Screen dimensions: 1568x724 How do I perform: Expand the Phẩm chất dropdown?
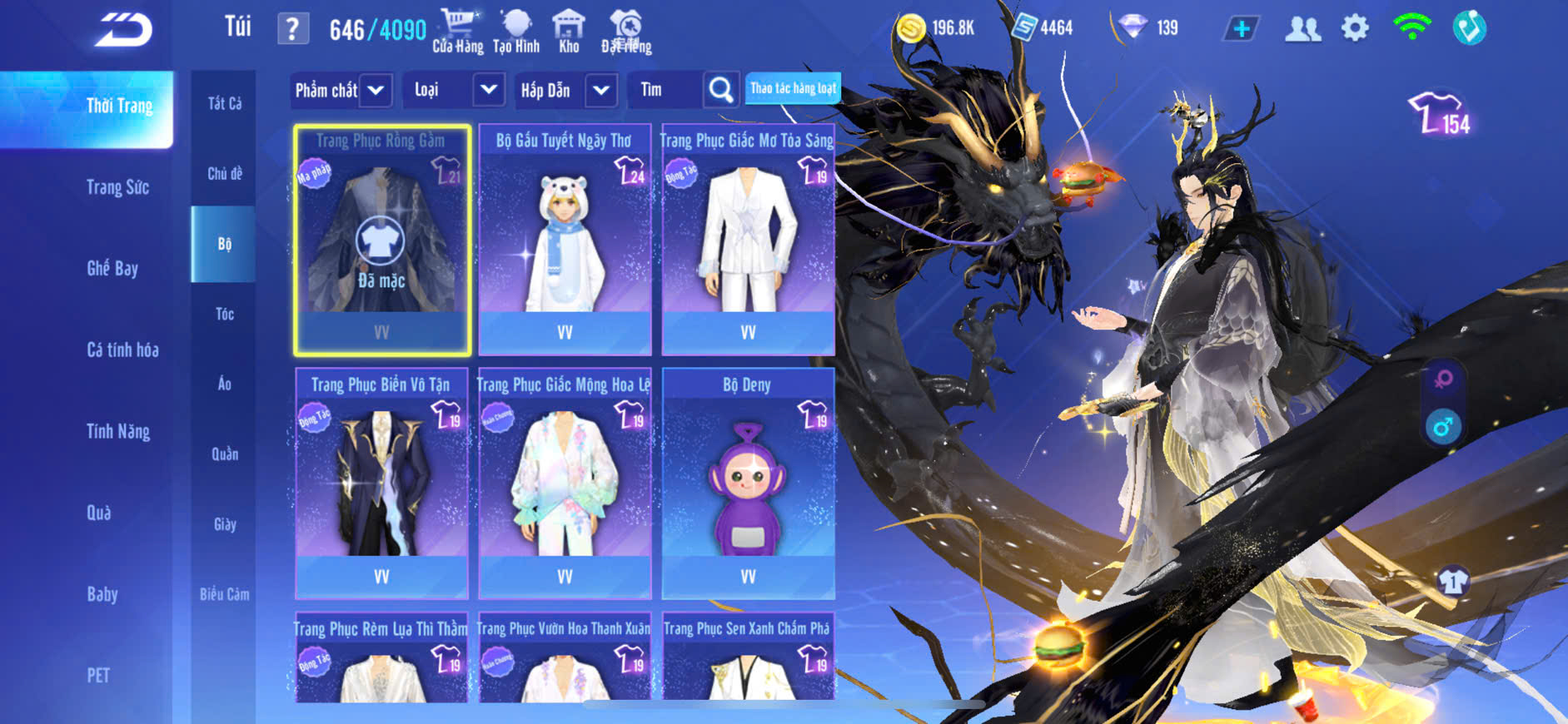coord(340,90)
